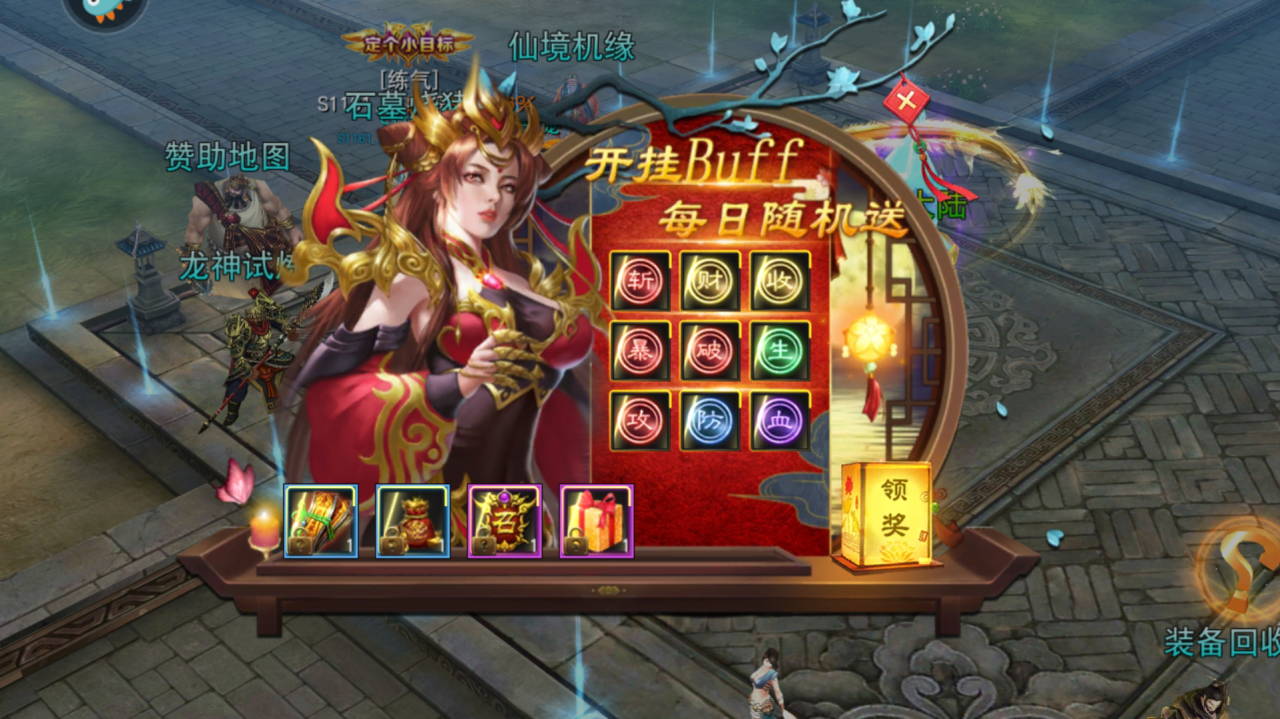This screenshot has width=1280, height=719.
Task: Inspect the green-banded treasure chest reward
Action: coord(321,521)
